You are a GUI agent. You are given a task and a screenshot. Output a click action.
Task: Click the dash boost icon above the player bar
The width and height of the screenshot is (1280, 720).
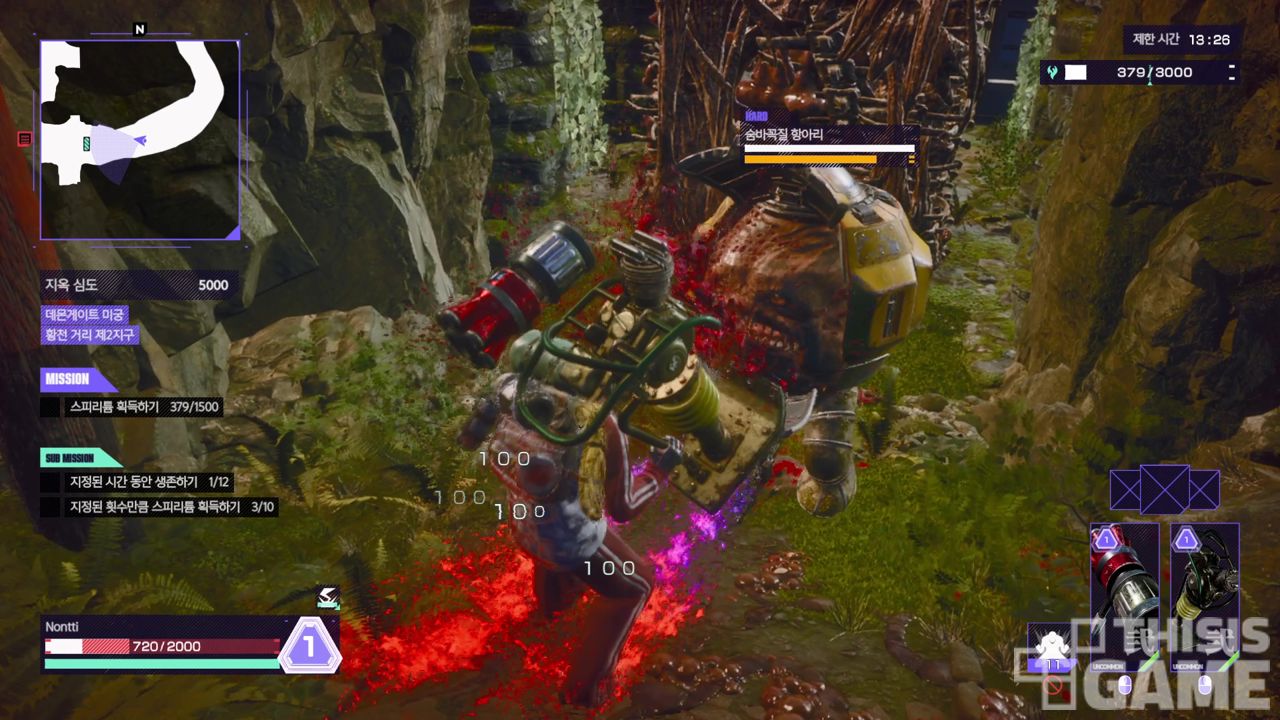[328, 598]
